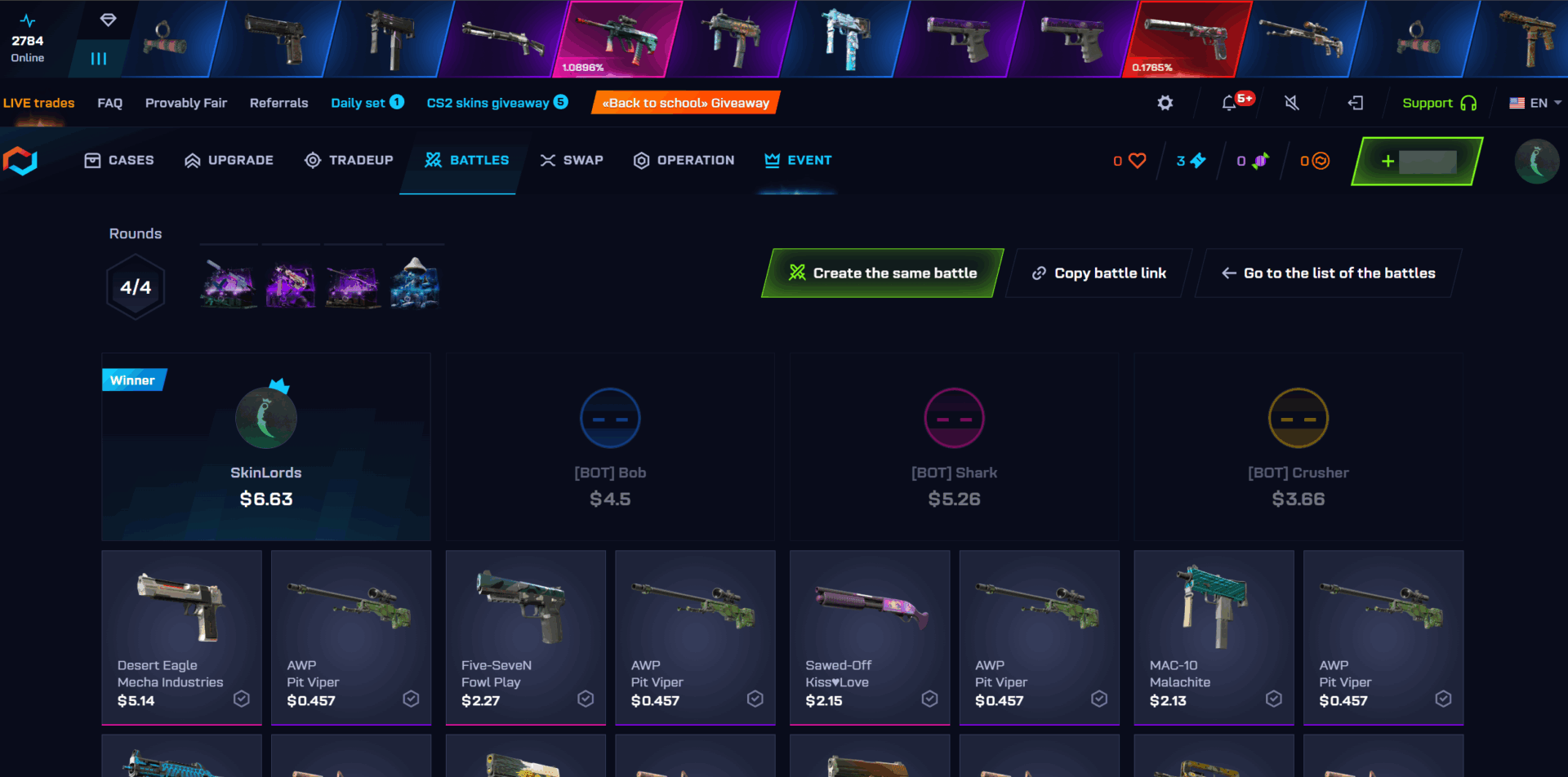Open the notifications bell with 5+ badge
Image resolution: width=1568 pixels, height=777 pixels.
(1230, 103)
